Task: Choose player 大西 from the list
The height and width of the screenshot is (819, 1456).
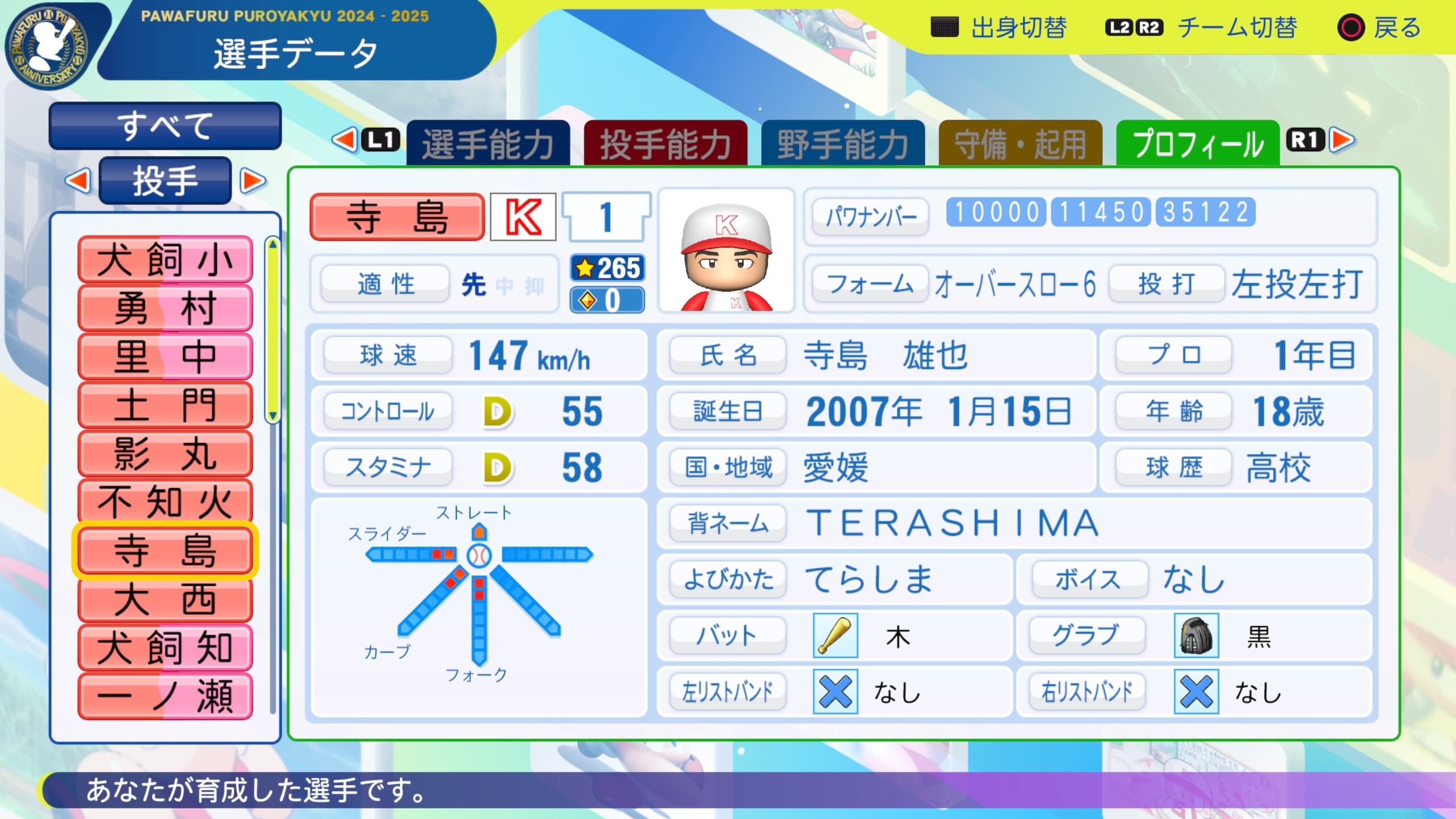Action: [165, 599]
